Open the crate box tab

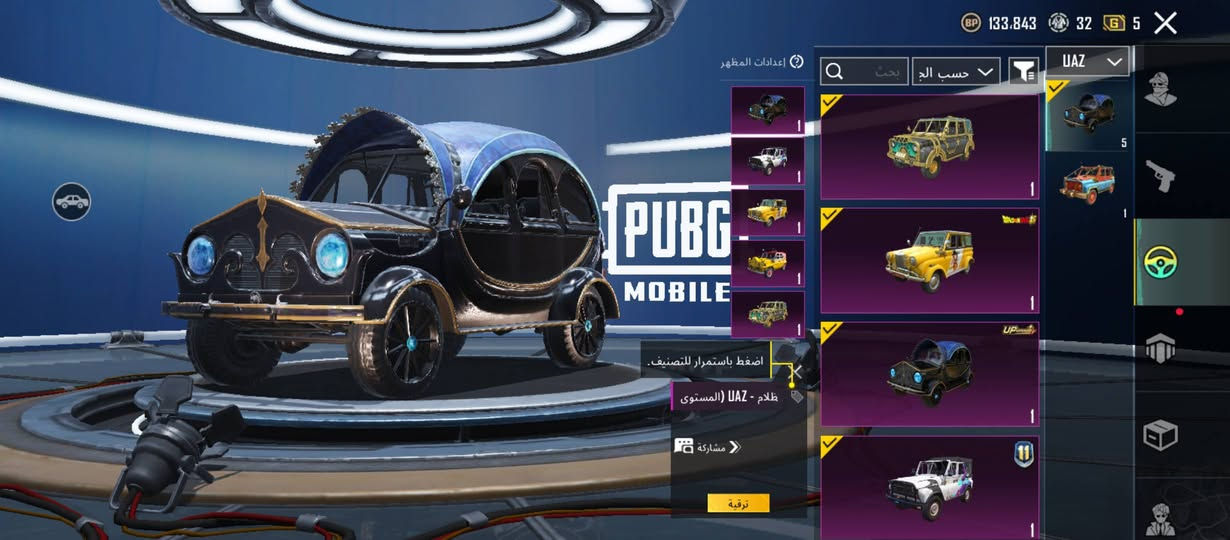pos(1161,435)
